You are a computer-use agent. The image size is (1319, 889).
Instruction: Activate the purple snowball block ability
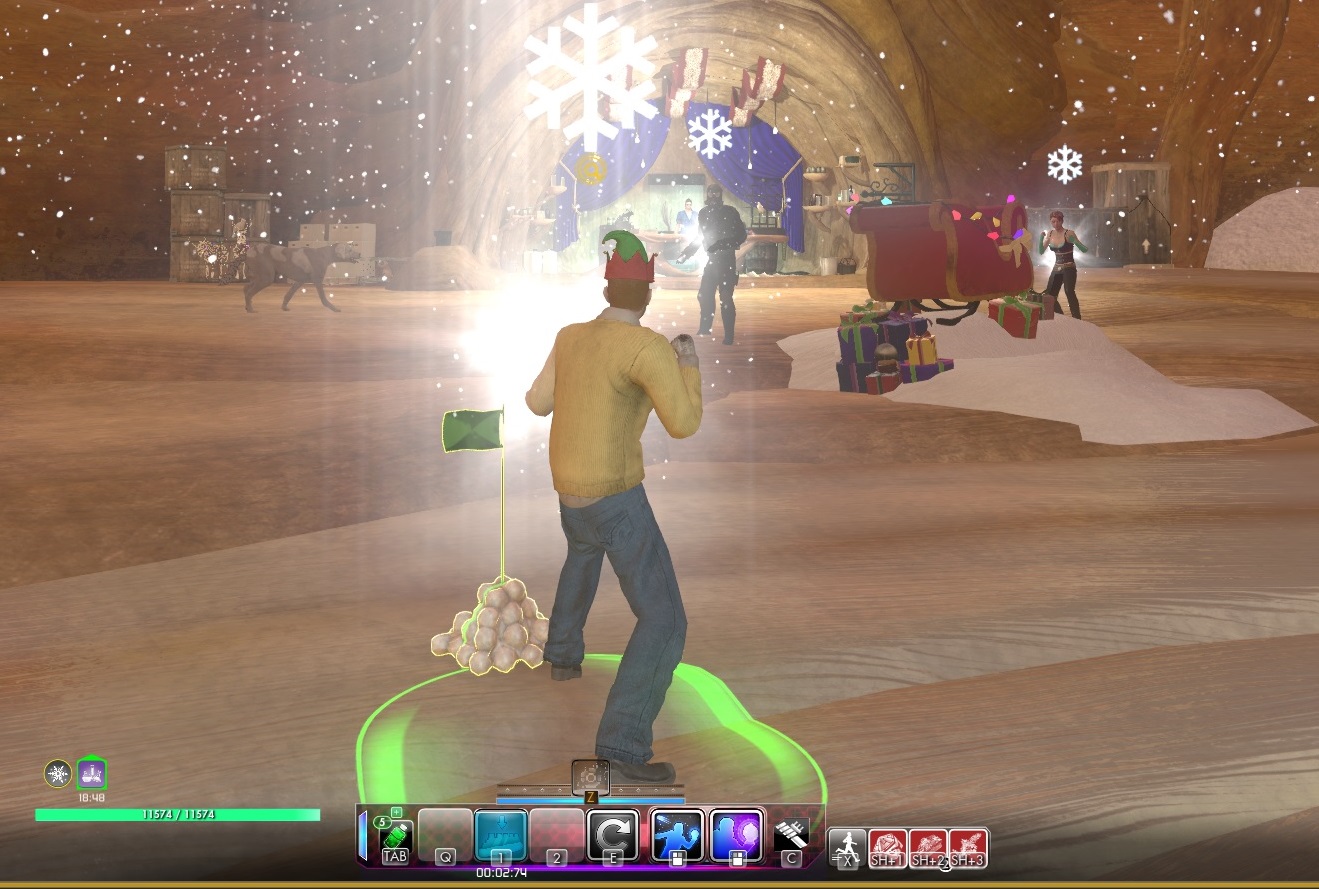click(x=737, y=836)
